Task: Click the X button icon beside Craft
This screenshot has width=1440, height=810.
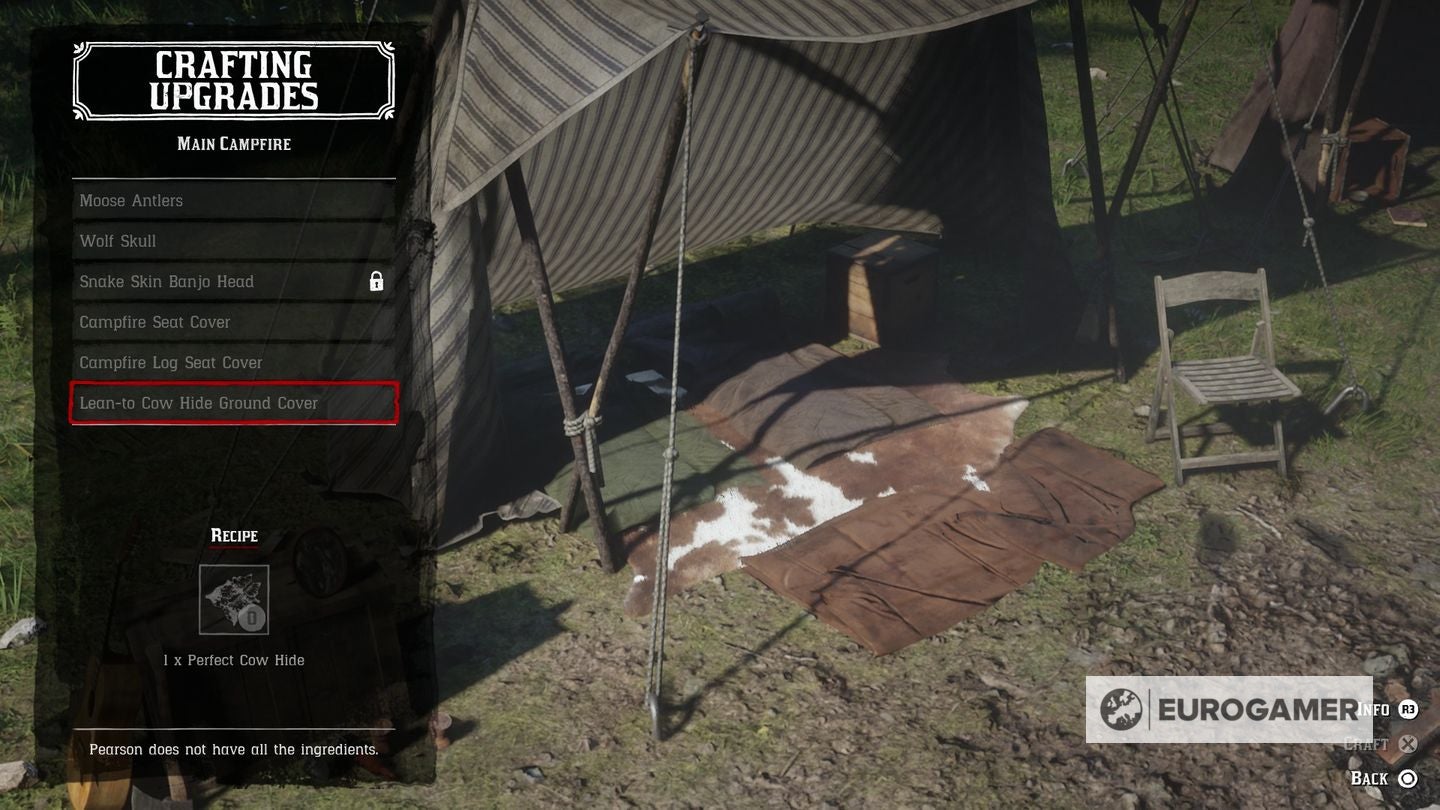Action: pos(1409,744)
